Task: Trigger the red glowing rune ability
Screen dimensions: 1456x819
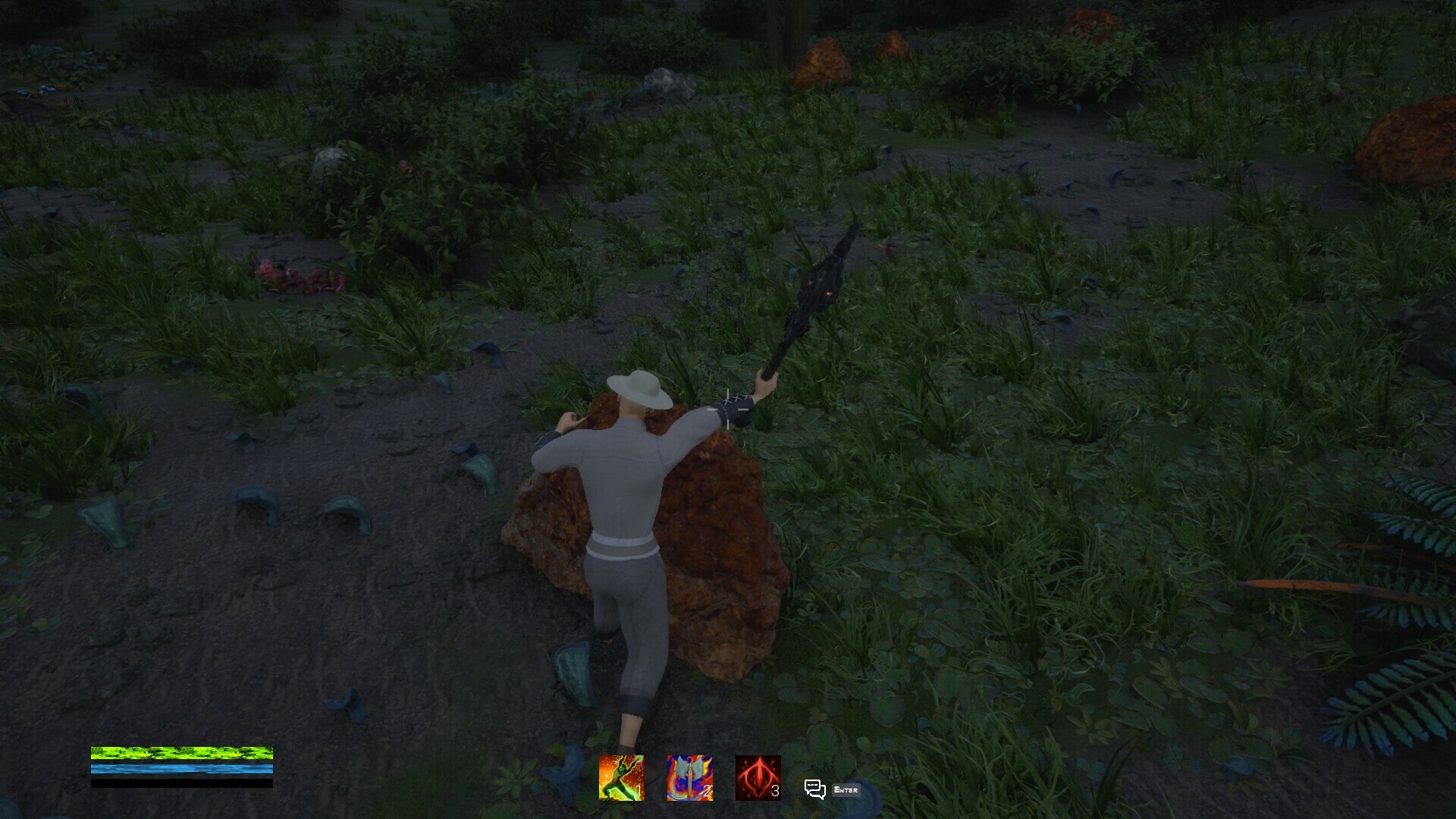Action: pyautogui.click(x=758, y=777)
